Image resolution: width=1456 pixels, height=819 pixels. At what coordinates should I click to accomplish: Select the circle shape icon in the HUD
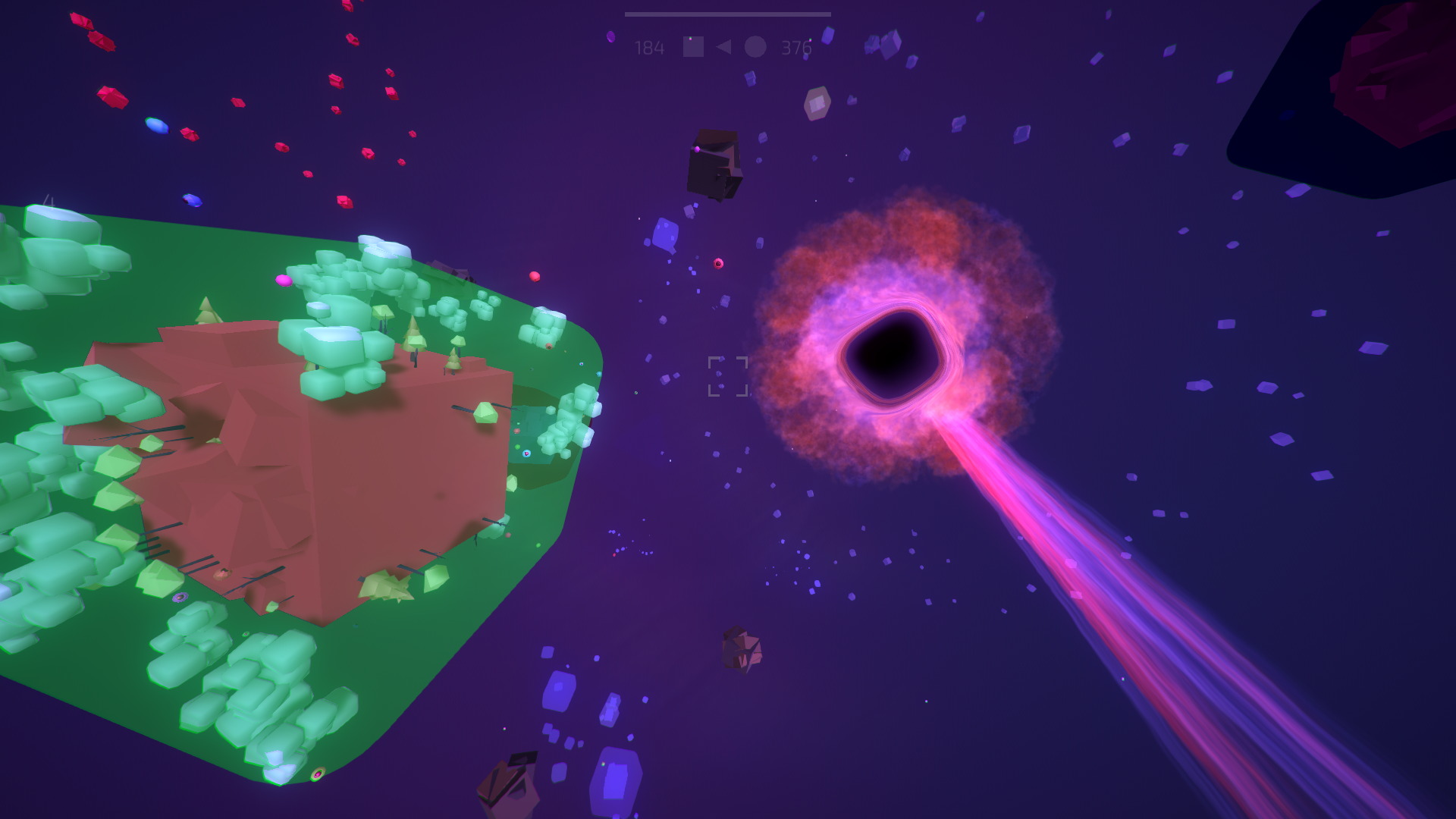point(755,47)
